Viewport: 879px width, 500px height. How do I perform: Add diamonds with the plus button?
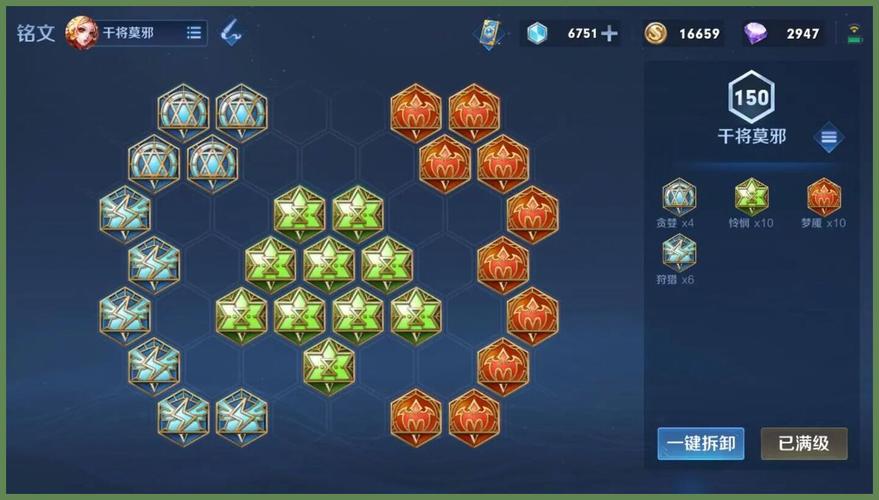(609, 33)
